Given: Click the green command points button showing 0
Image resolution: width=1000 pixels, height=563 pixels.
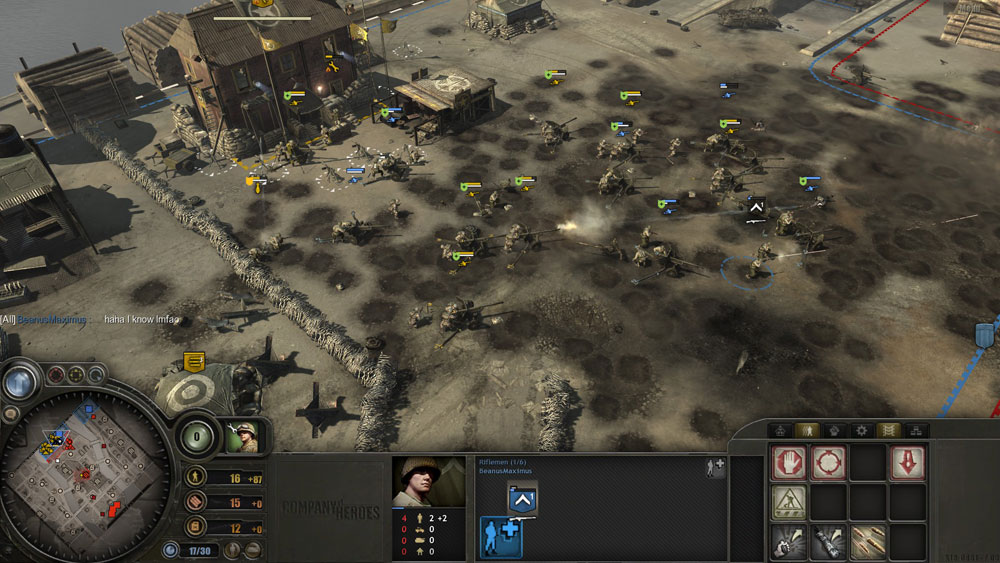Looking at the screenshot, I should coord(197,437).
